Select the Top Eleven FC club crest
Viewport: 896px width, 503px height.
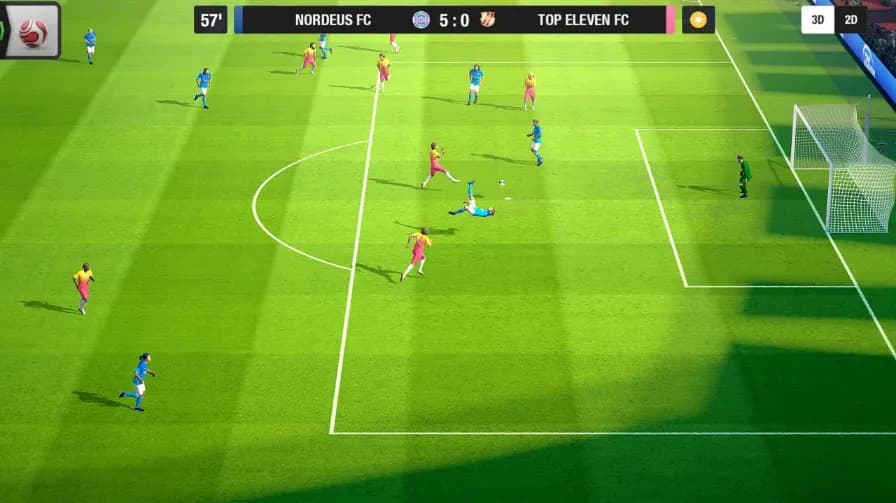click(487, 19)
